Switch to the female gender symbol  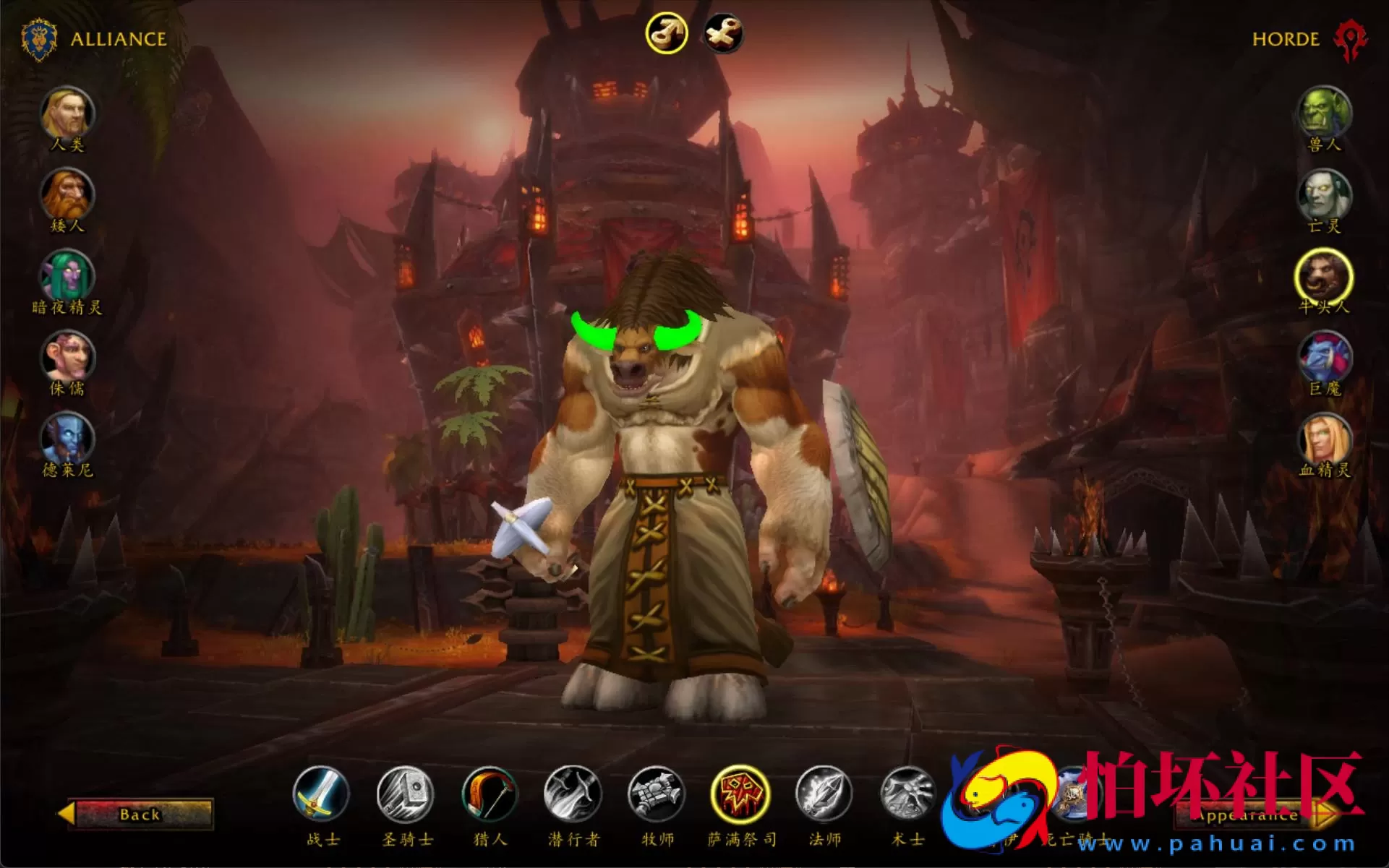725,32
